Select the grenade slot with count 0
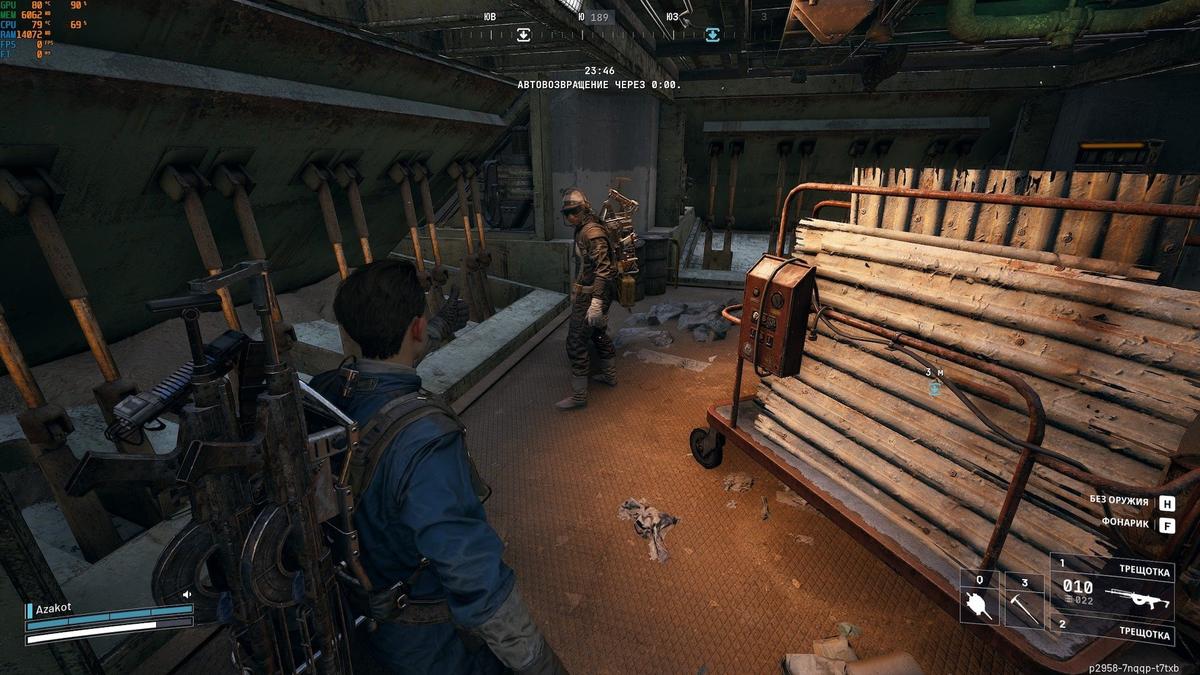 pyautogui.click(x=979, y=598)
